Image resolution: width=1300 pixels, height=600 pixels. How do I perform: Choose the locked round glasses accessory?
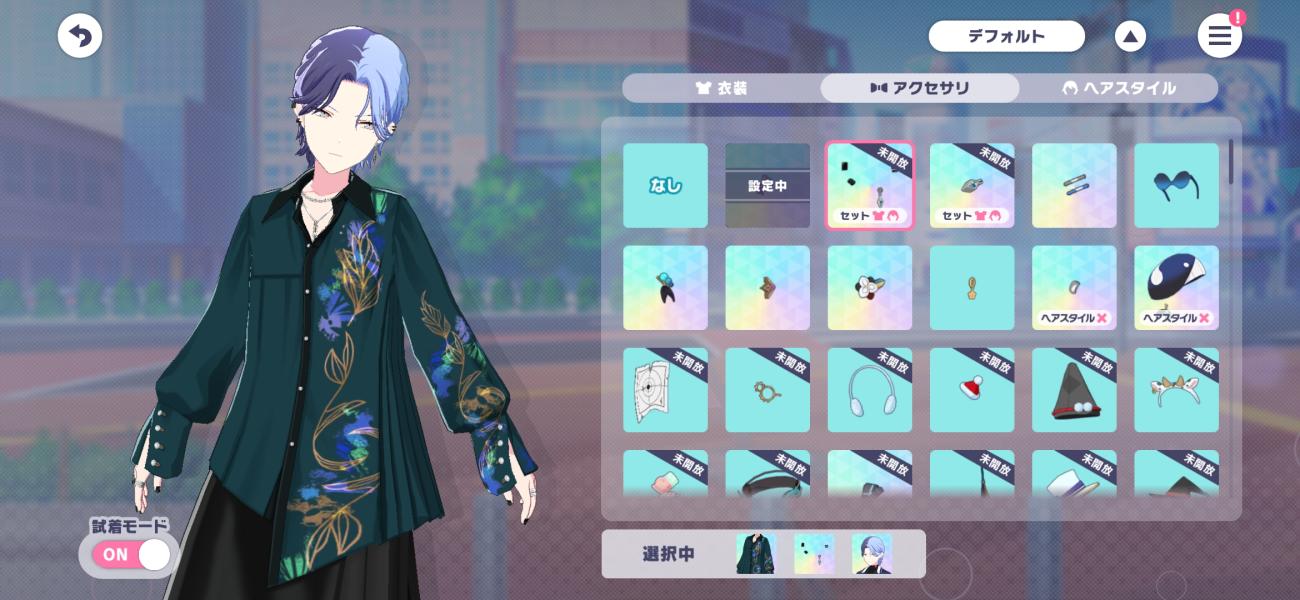coord(767,390)
